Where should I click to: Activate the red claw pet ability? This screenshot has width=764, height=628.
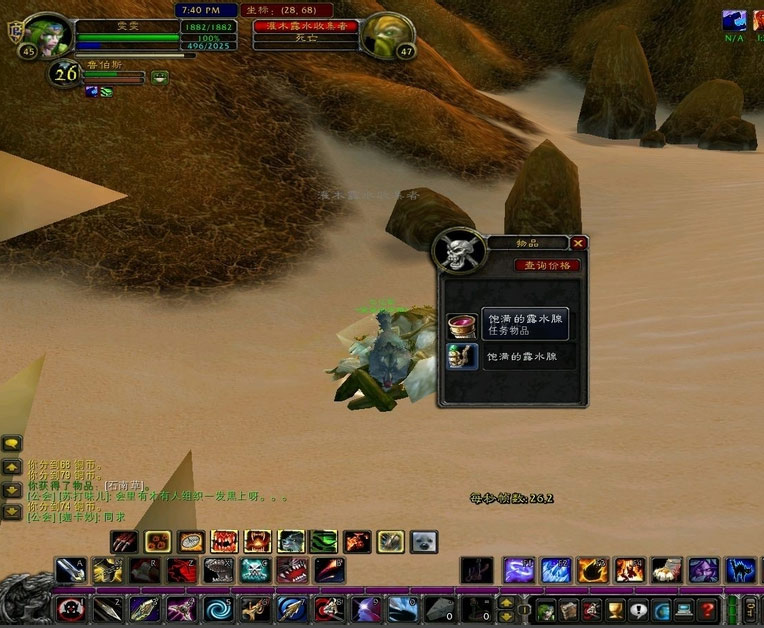[125, 542]
